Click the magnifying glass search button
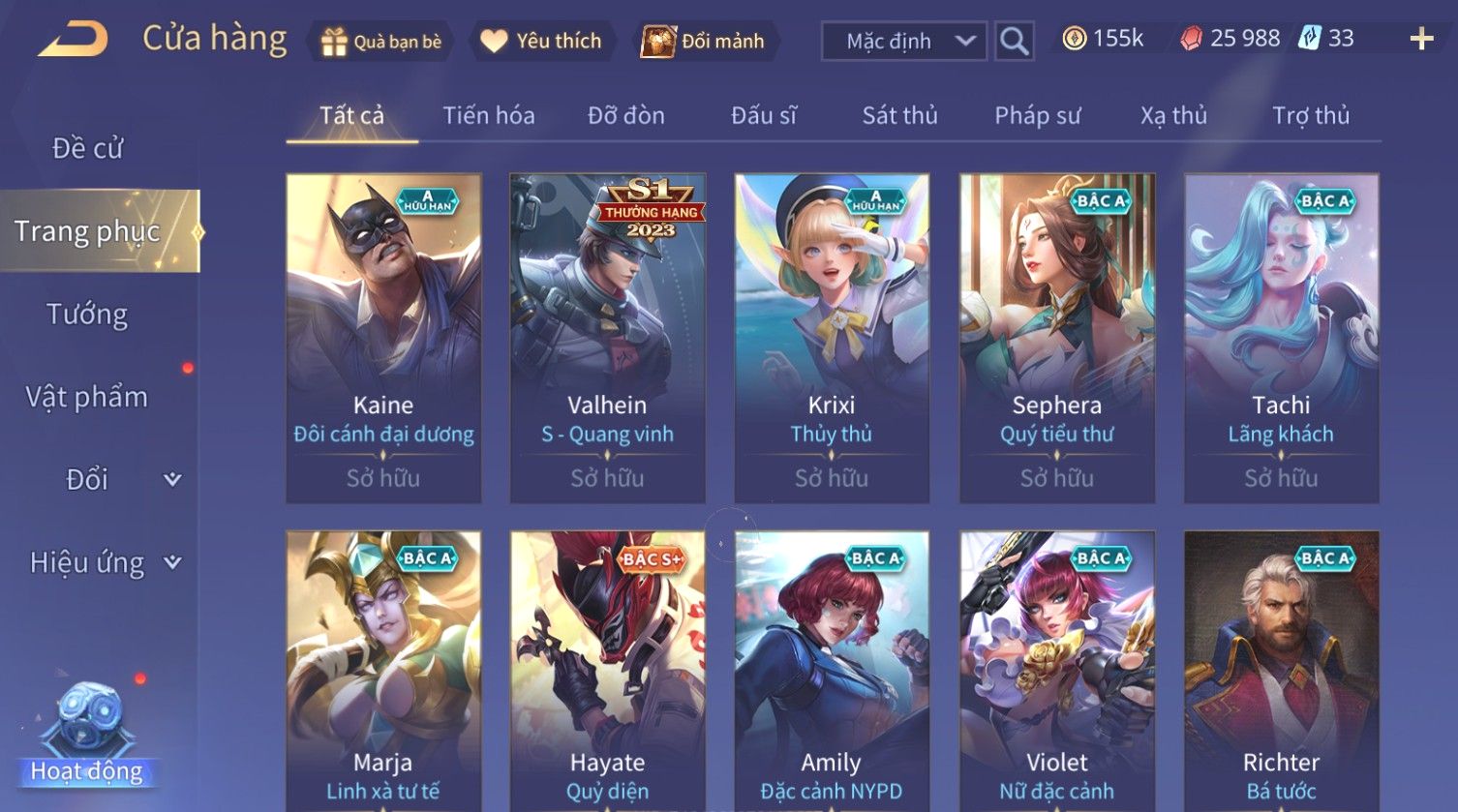This screenshot has height=812, width=1458. [x=1014, y=42]
